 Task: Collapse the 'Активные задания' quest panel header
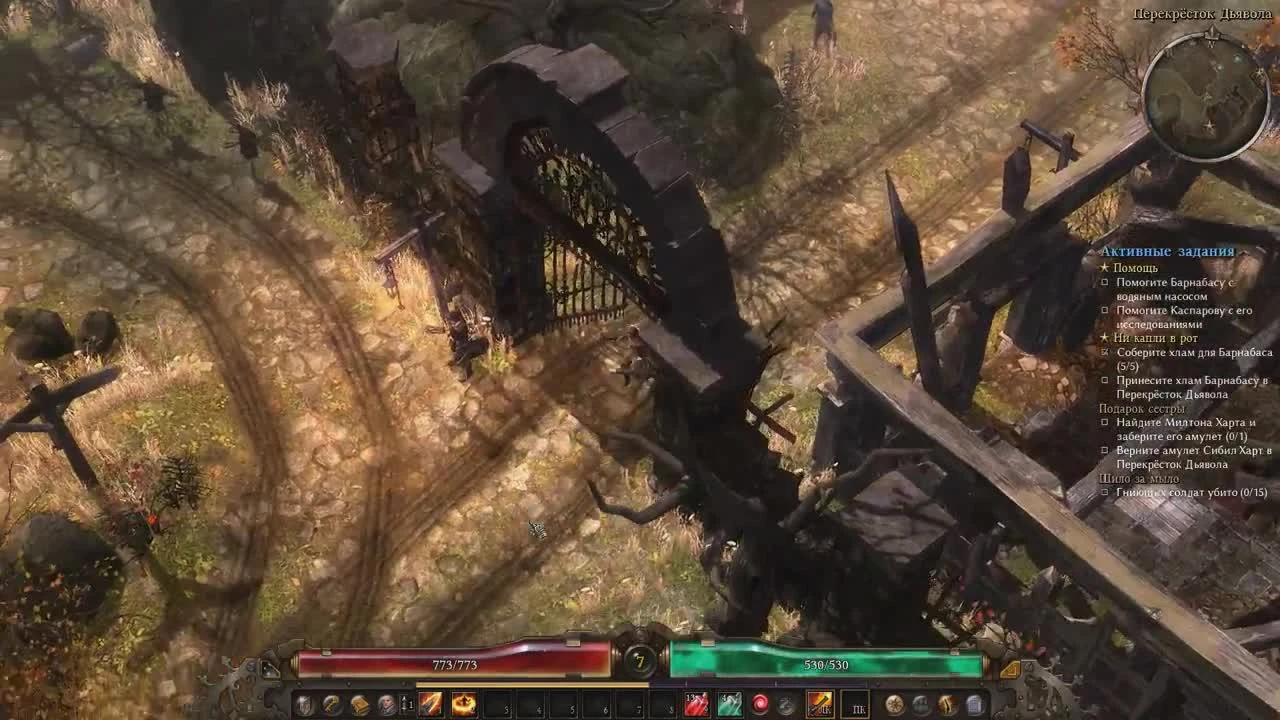click(x=1165, y=252)
